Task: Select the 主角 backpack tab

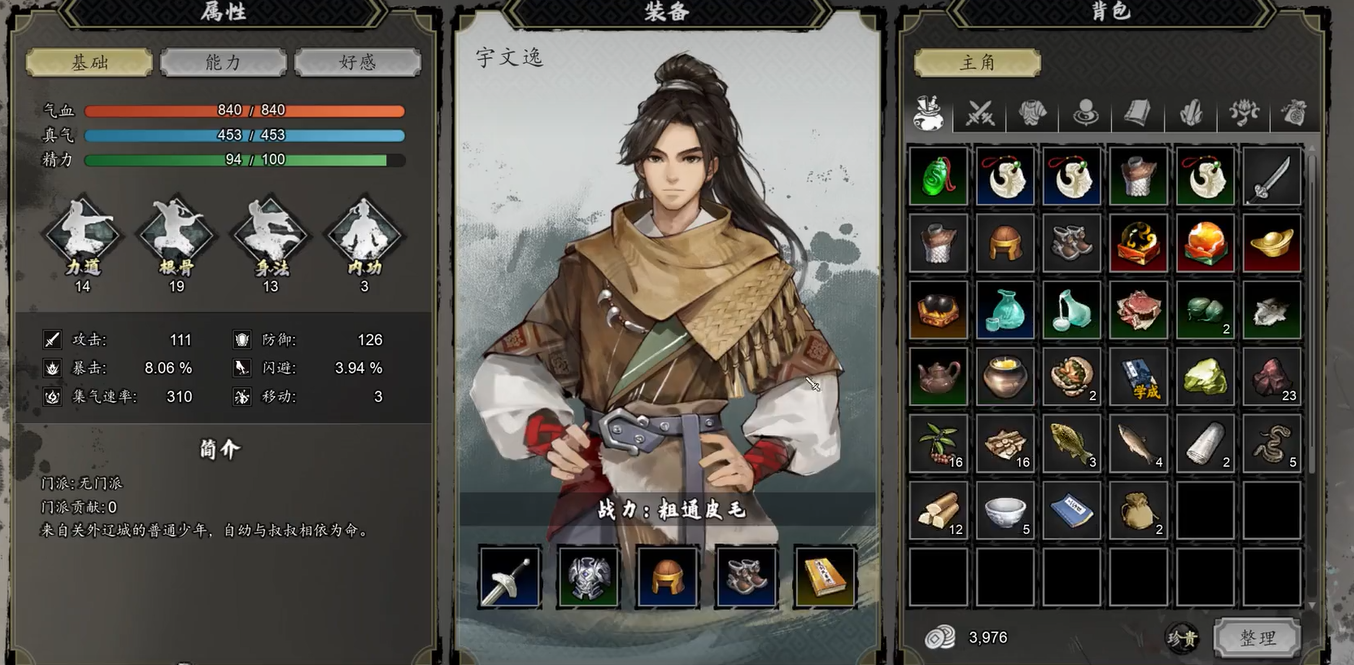Action: tap(977, 62)
